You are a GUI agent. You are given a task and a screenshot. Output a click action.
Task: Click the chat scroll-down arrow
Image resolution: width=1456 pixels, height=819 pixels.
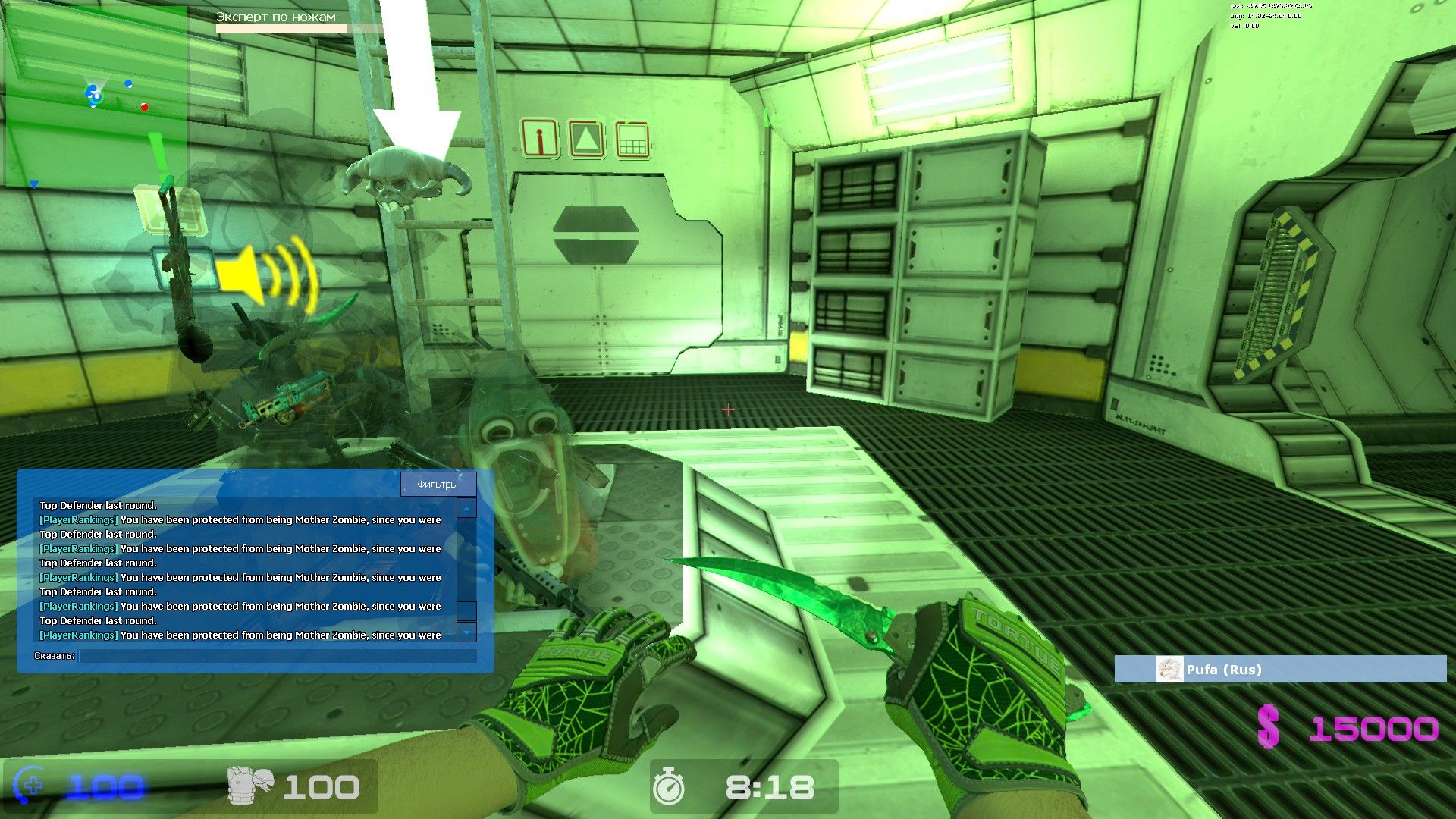coord(466,632)
